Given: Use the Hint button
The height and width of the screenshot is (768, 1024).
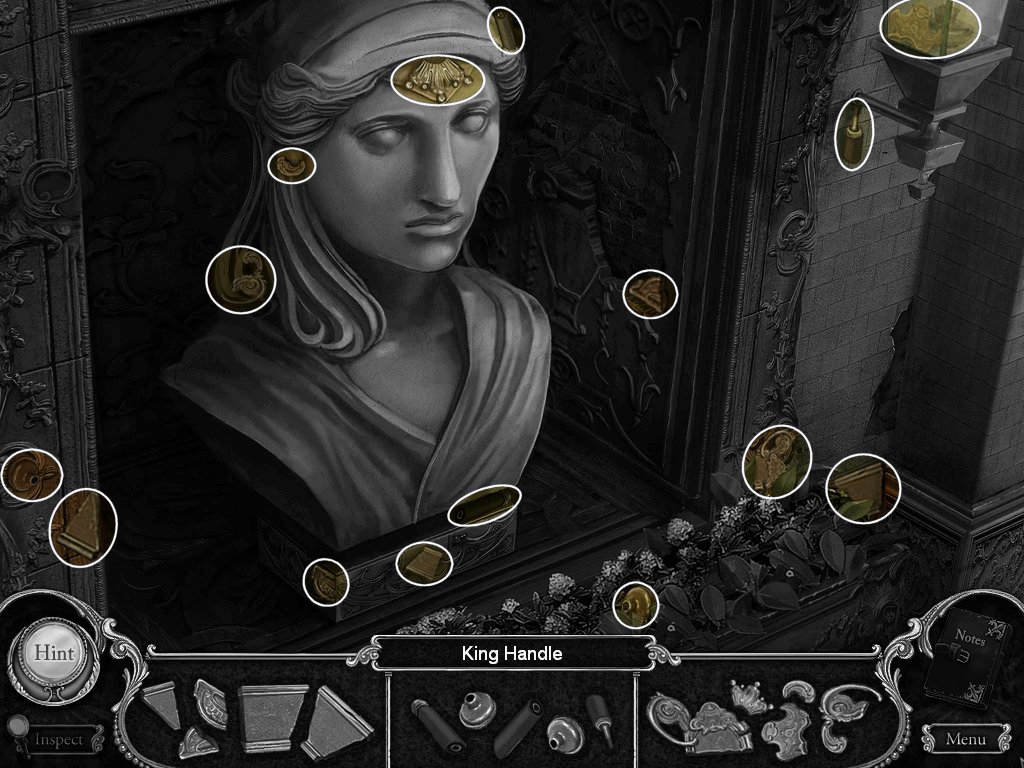Looking at the screenshot, I should 53,652.
